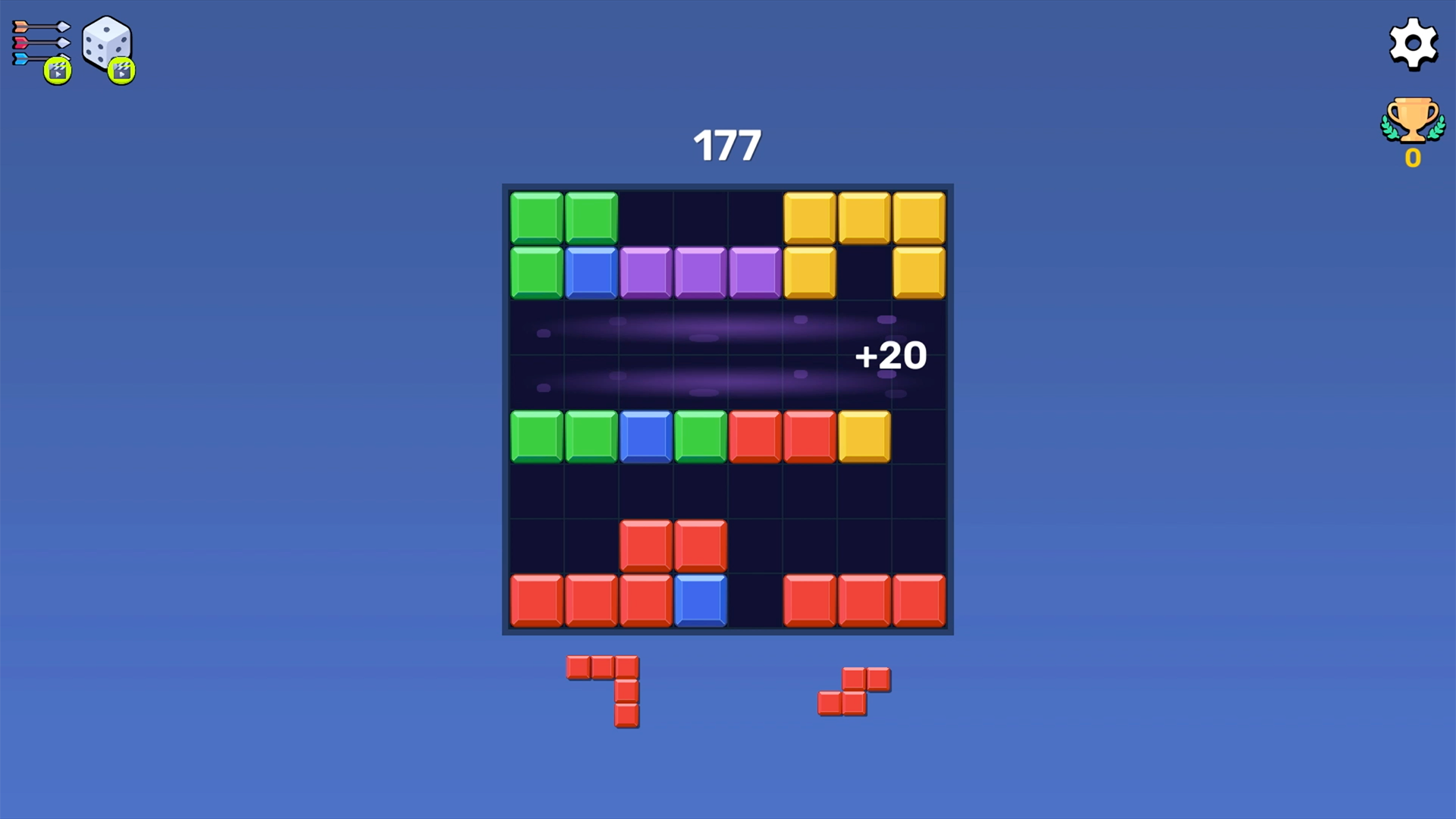
Task: Click the score 177 at the top
Action: pos(728,144)
